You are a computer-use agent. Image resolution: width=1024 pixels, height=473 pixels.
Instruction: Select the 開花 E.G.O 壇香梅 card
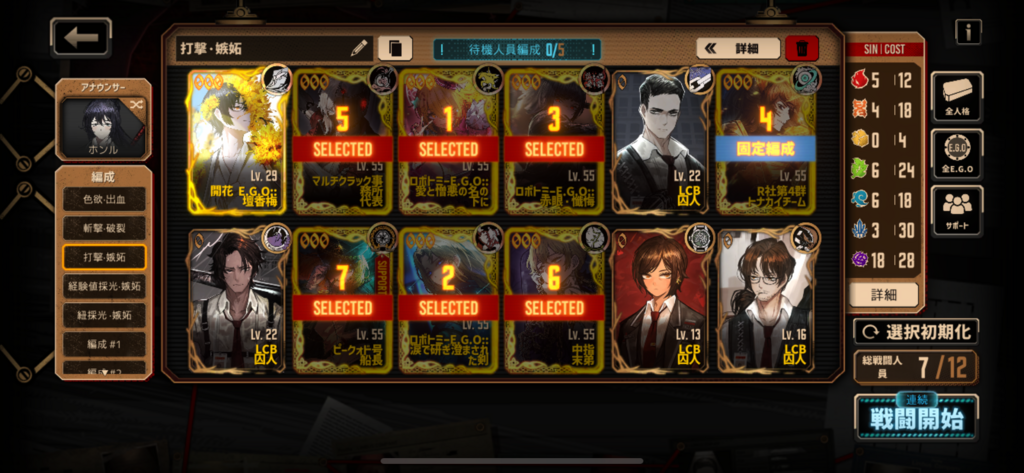click(238, 139)
